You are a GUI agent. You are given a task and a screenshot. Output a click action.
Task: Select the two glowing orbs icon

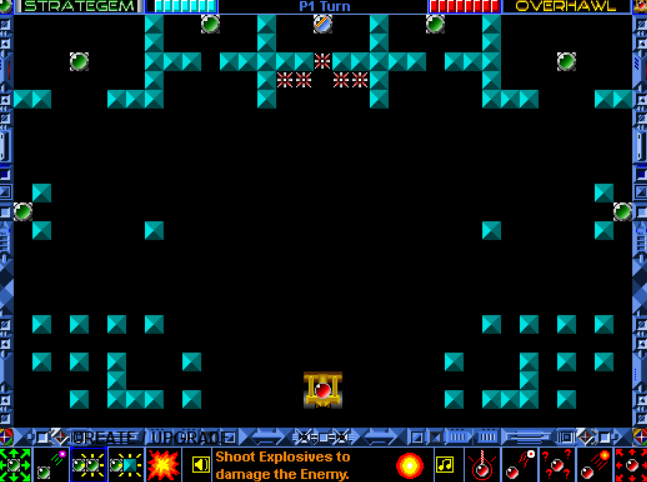89,465
